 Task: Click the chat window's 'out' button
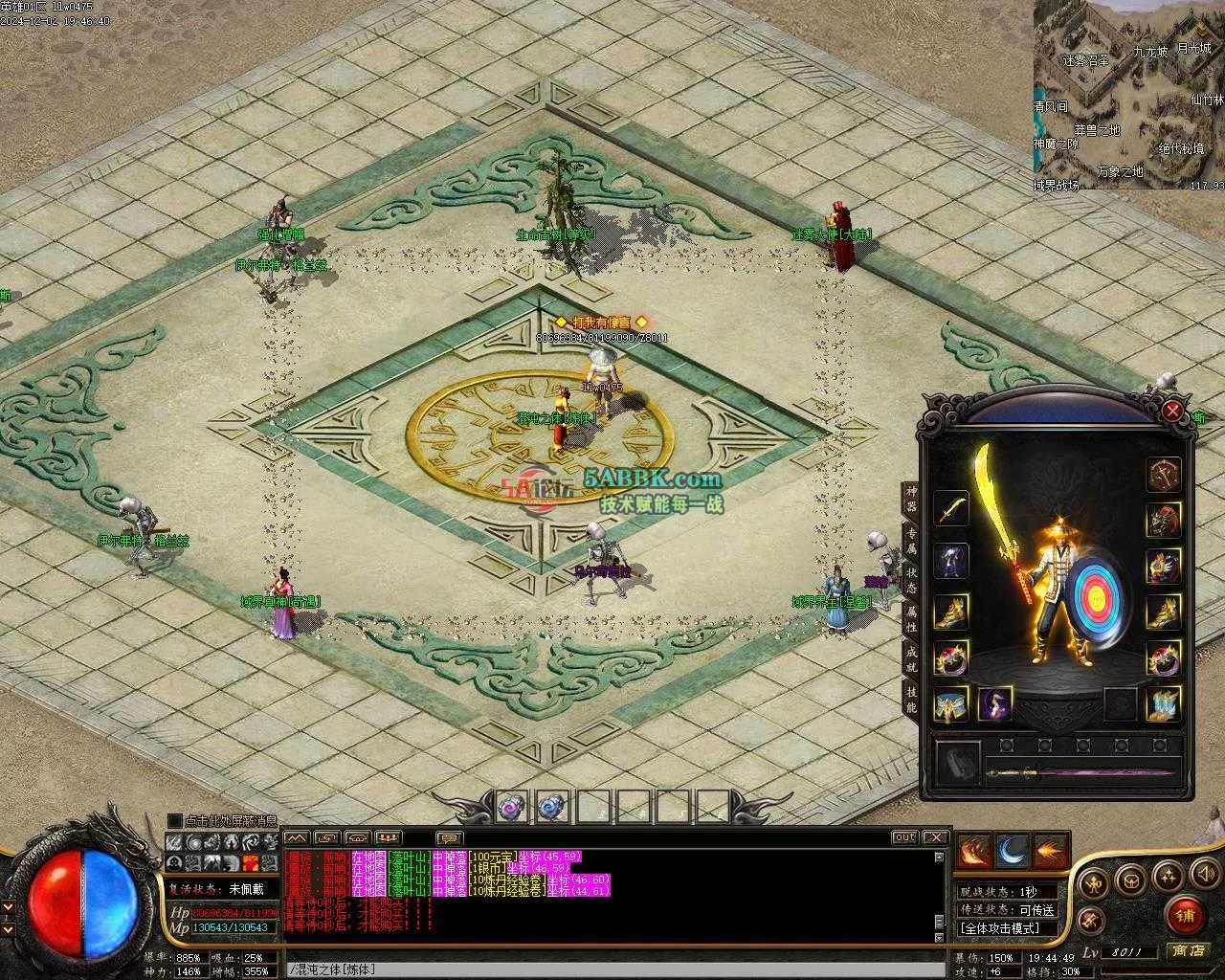904,837
